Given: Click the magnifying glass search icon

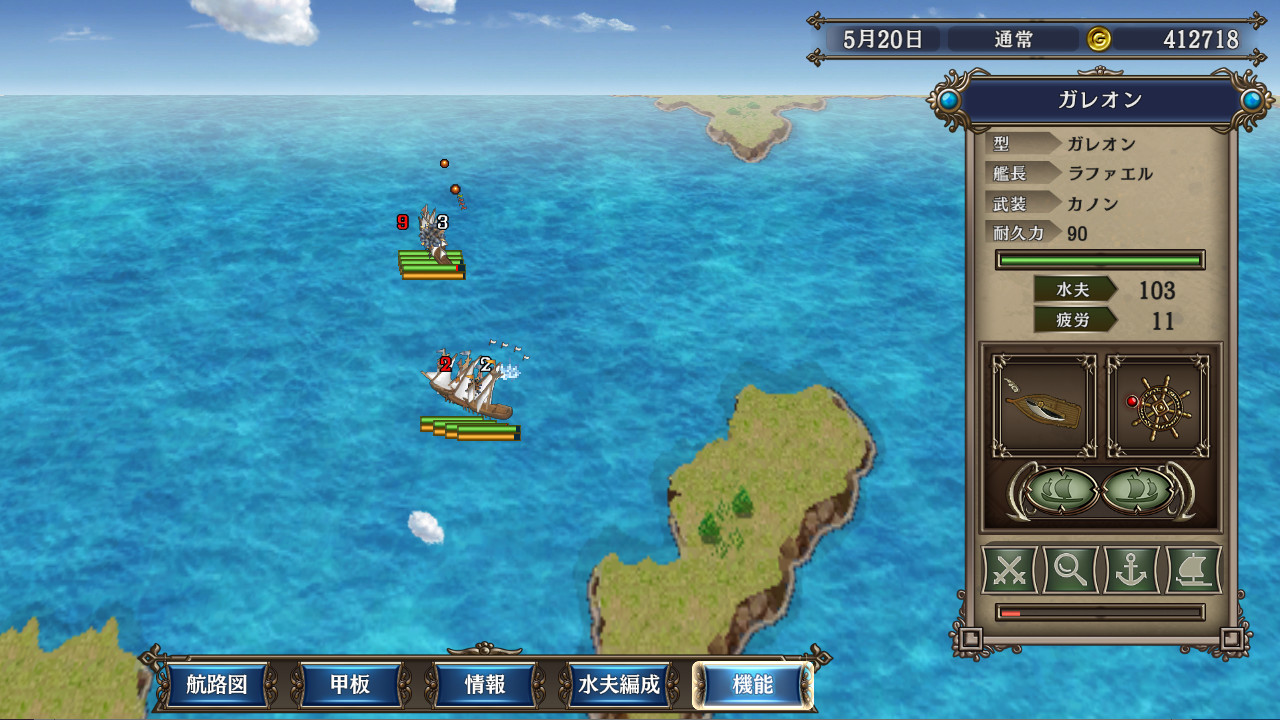Looking at the screenshot, I should [x=1070, y=570].
